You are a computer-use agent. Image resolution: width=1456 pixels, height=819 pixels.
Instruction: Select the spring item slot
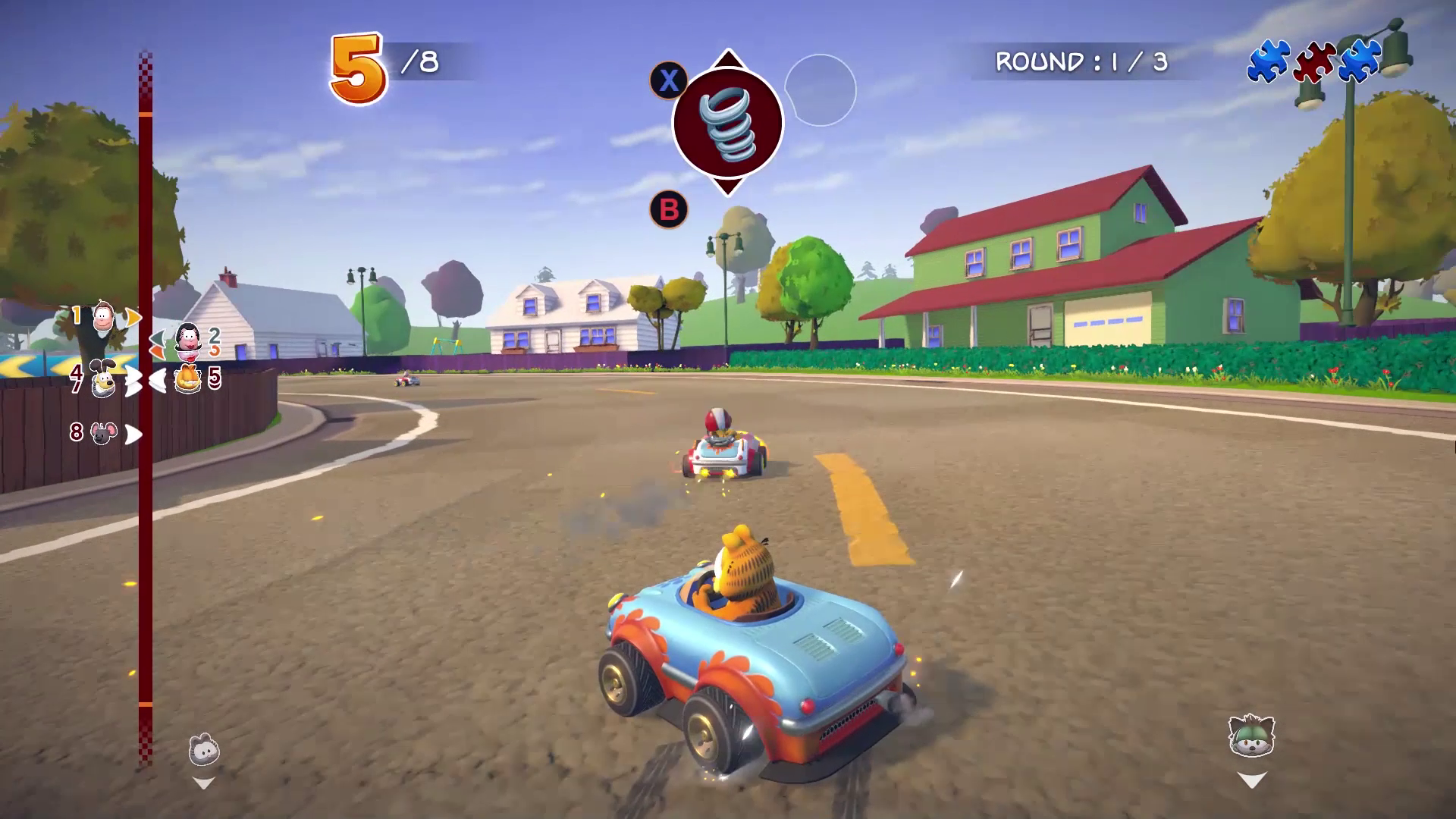coord(727,123)
